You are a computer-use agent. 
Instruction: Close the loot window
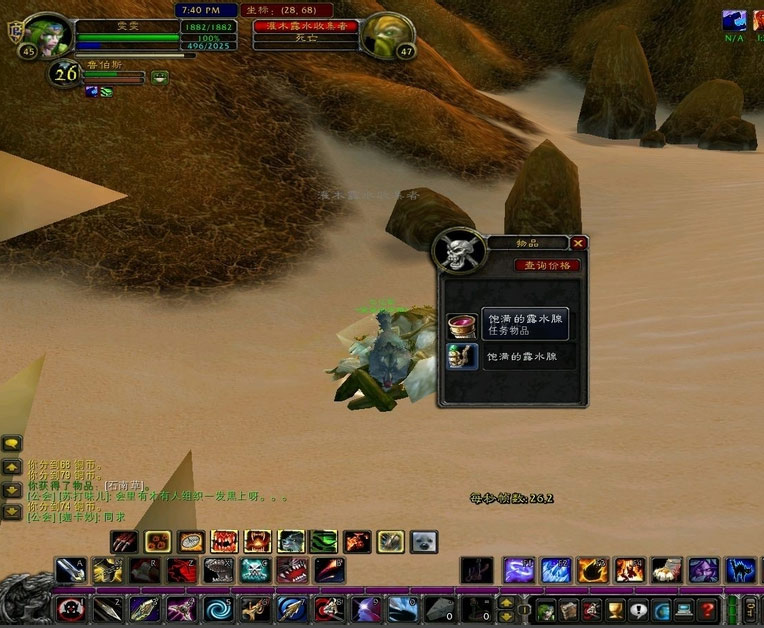[x=578, y=243]
